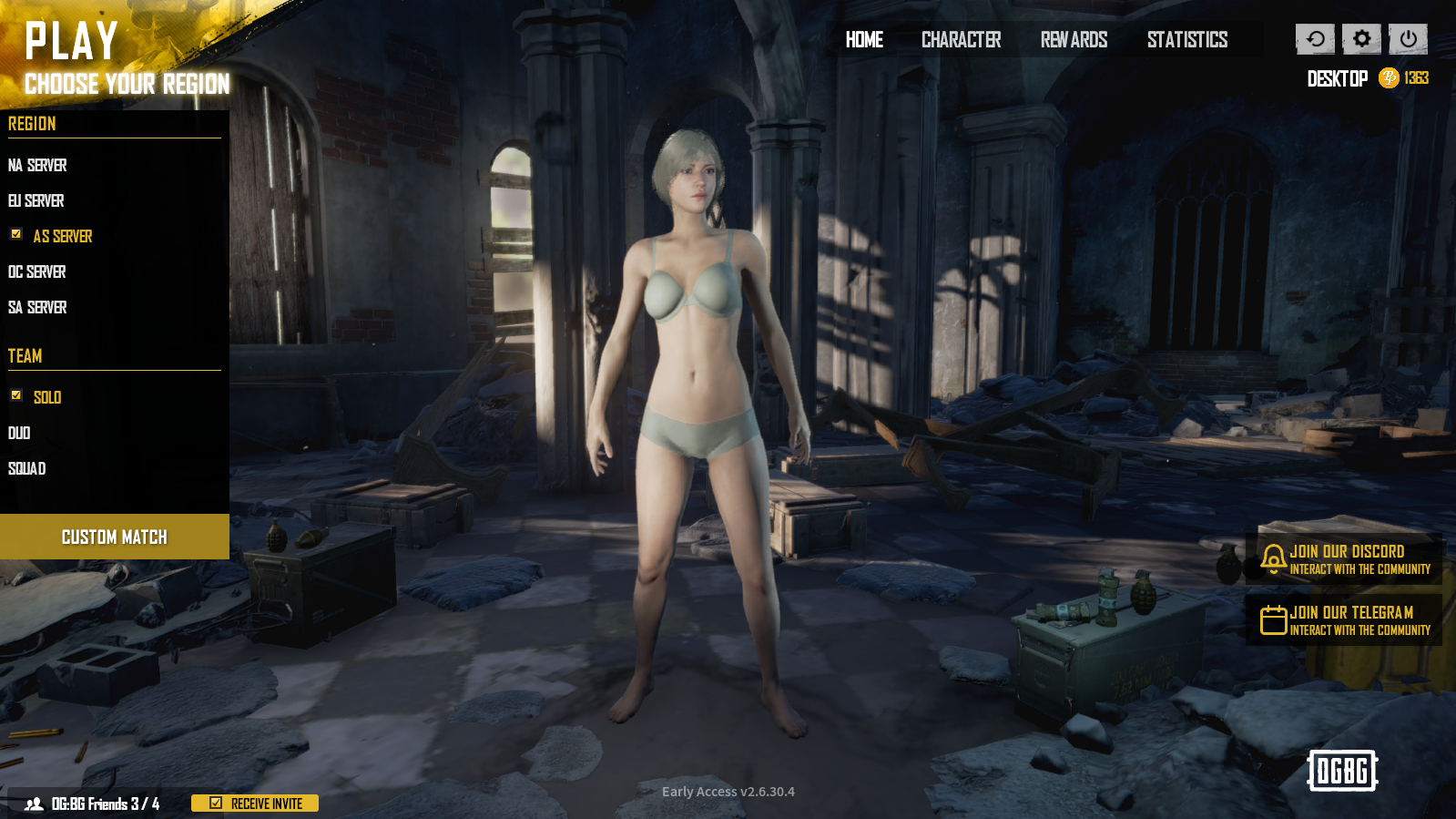Select the HOME tab
The width and height of the screenshot is (1456, 819).
click(863, 40)
